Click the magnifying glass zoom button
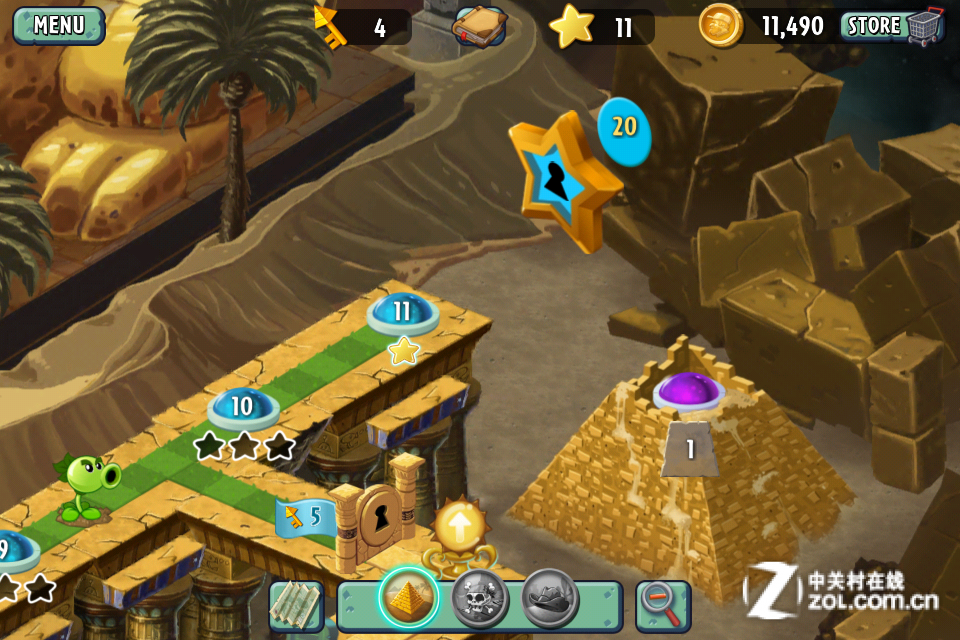The height and width of the screenshot is (640, 960). pos(662,605)
